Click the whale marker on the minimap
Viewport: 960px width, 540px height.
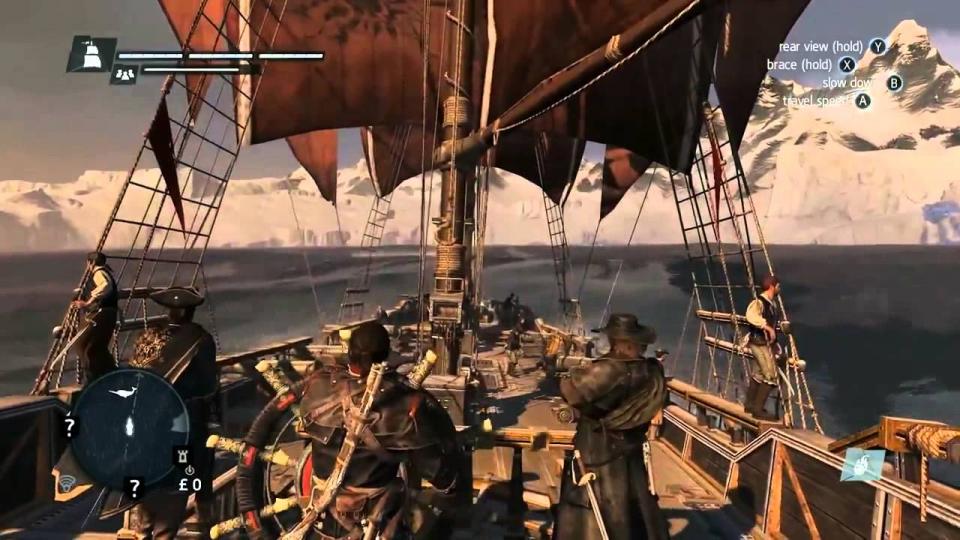126,393
